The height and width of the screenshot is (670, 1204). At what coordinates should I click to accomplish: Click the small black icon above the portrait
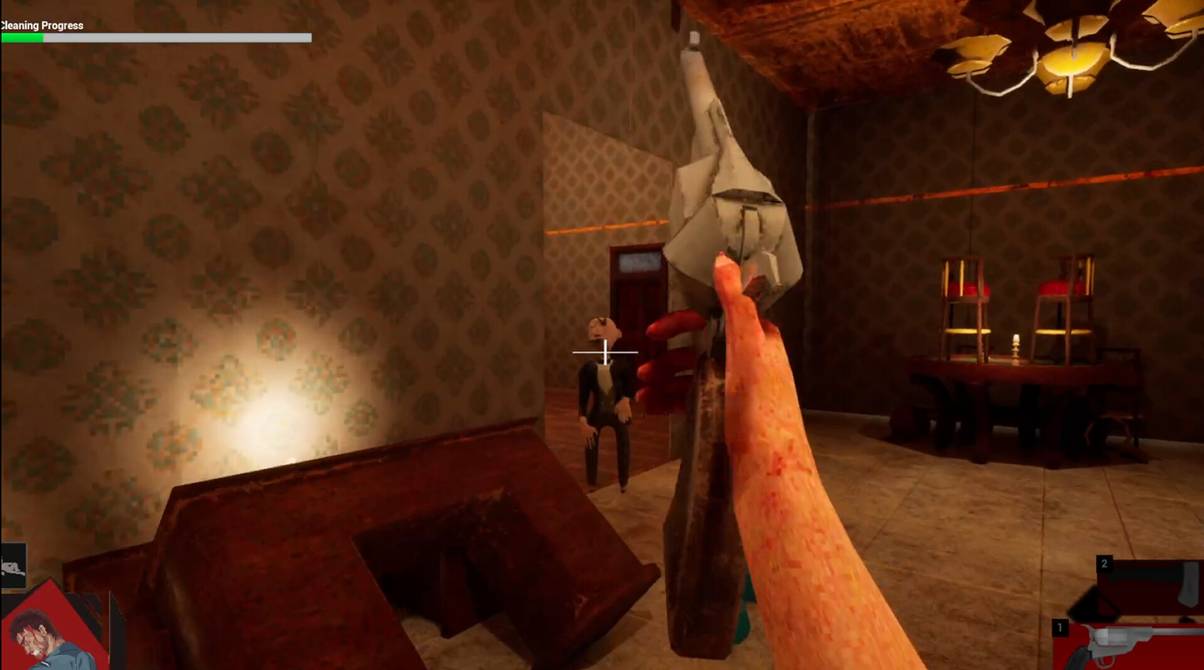(x=12, y=568)
